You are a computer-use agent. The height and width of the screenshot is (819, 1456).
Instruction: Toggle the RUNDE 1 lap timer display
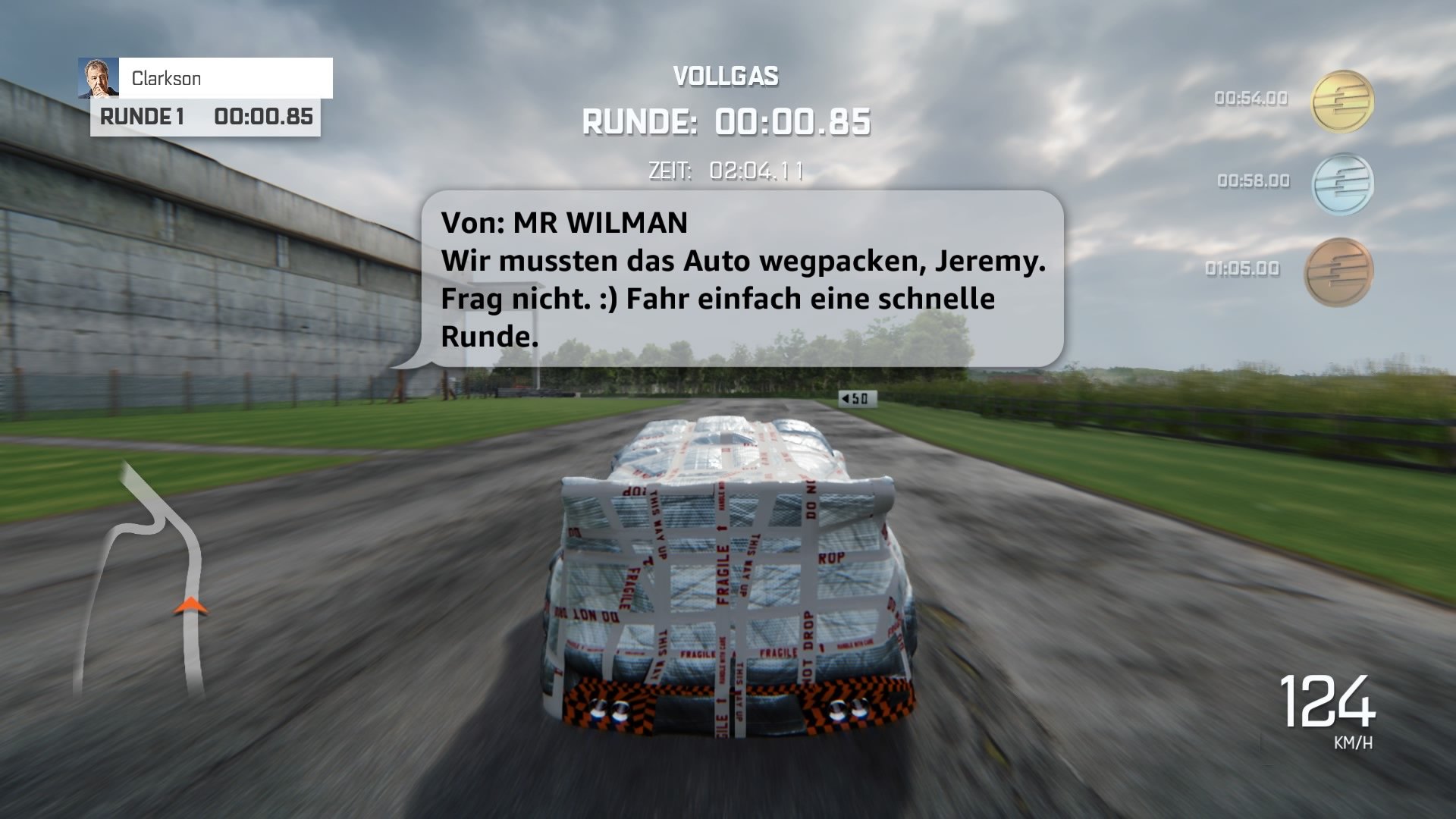click(x=205, y=118)
